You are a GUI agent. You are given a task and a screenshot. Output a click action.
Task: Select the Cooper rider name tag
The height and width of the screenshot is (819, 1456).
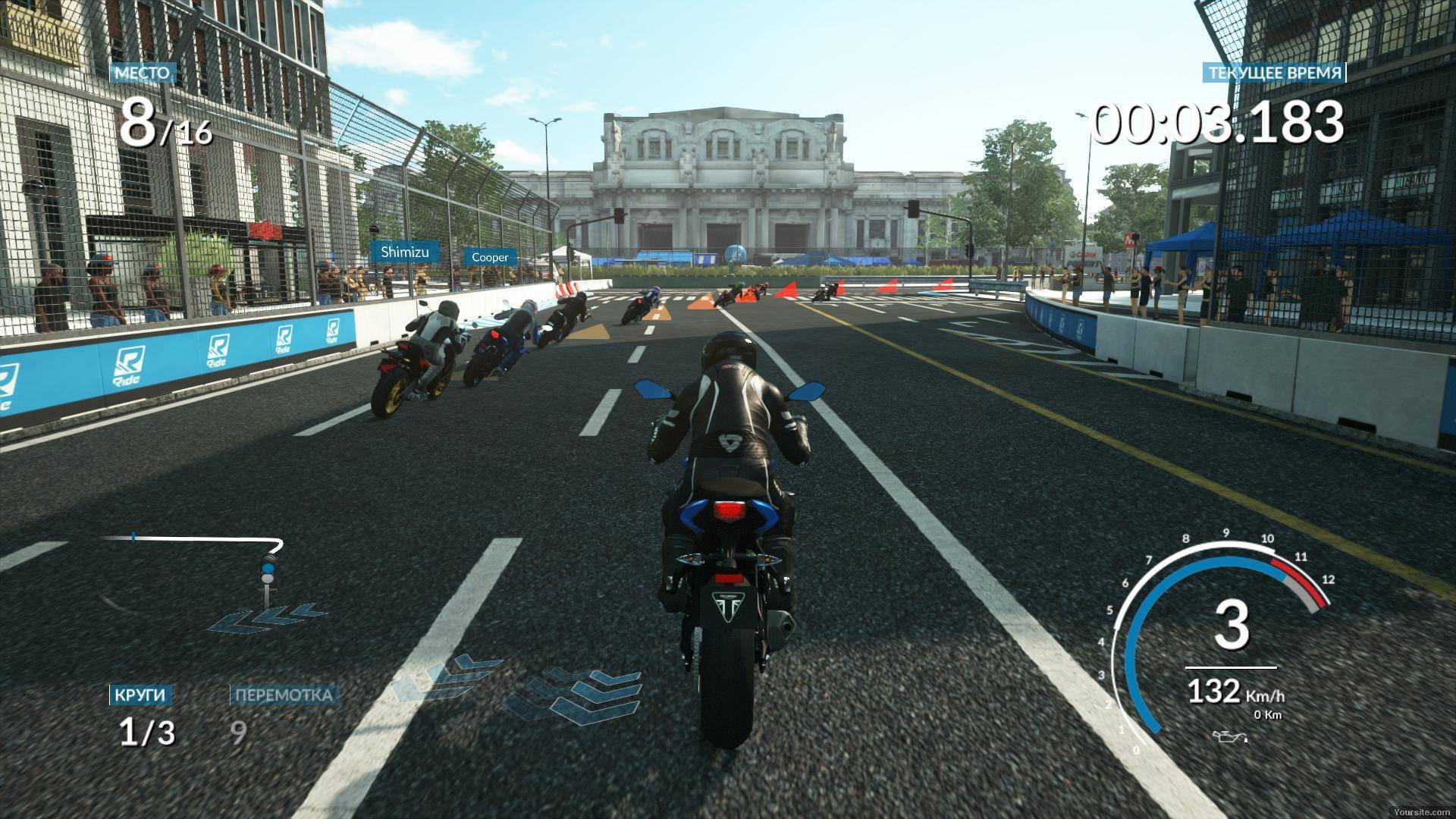(490, 257)
